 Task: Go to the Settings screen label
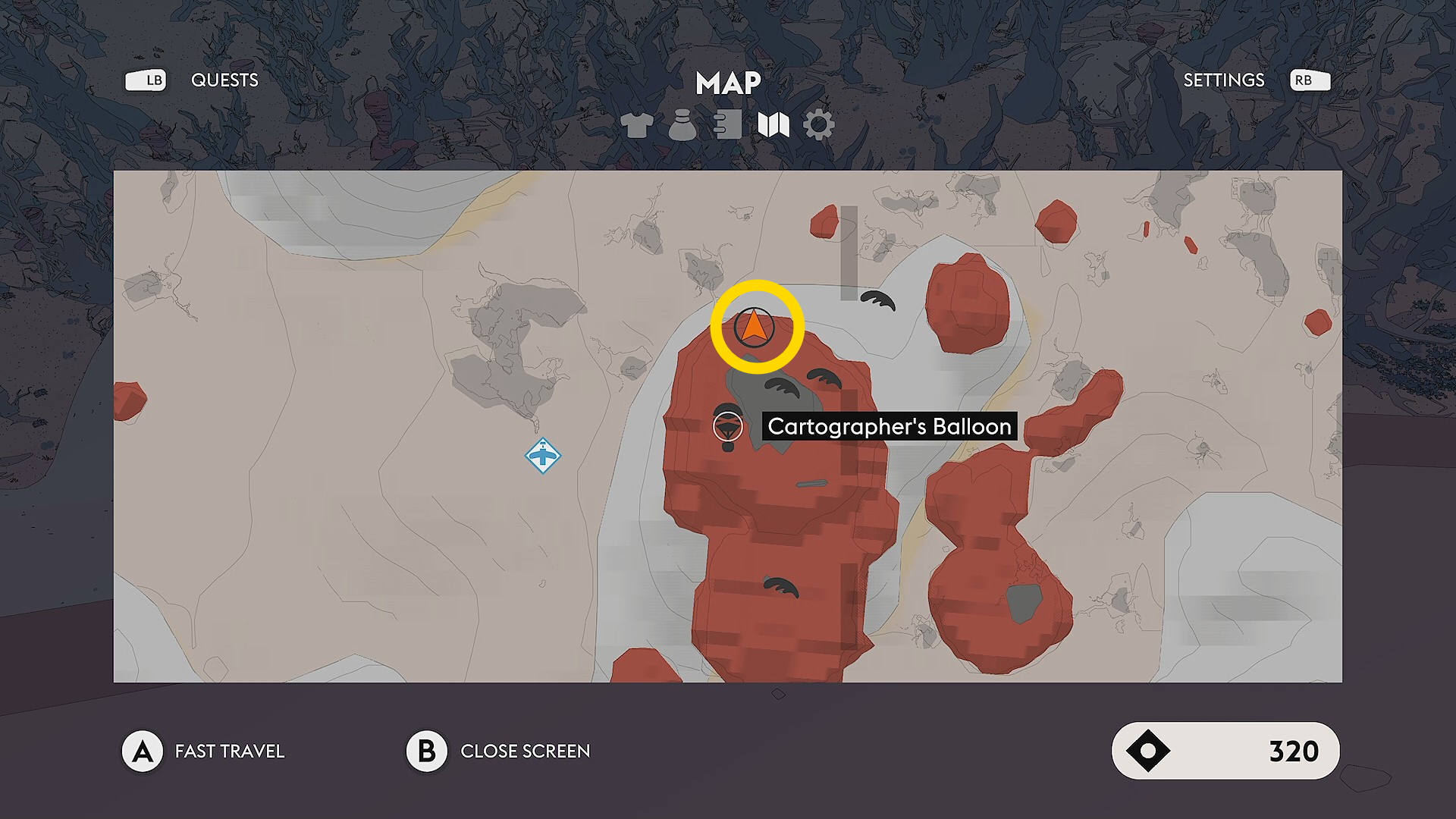click(x=1223, y=80)
